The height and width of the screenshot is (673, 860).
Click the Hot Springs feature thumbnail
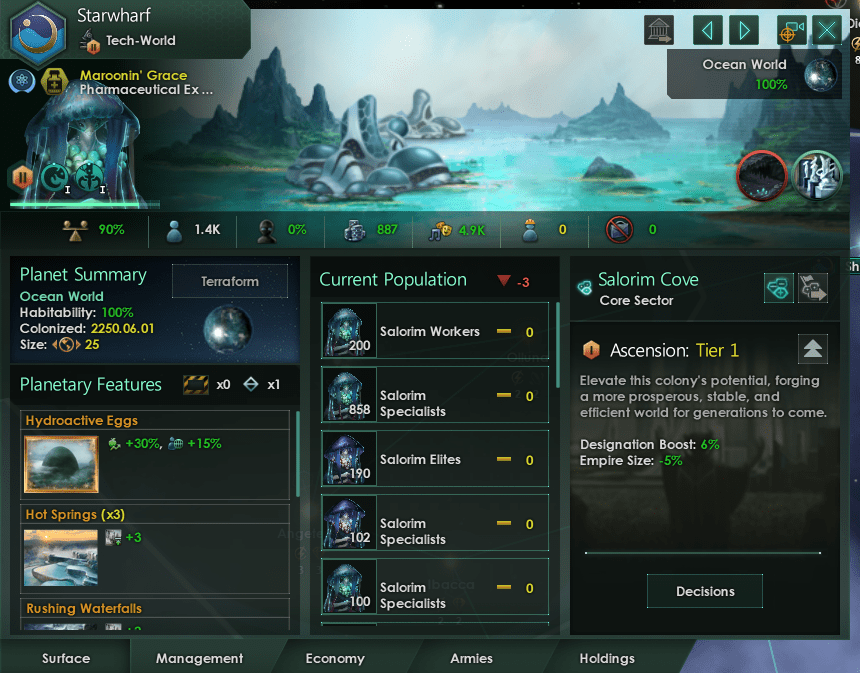(x=59, y=557)
